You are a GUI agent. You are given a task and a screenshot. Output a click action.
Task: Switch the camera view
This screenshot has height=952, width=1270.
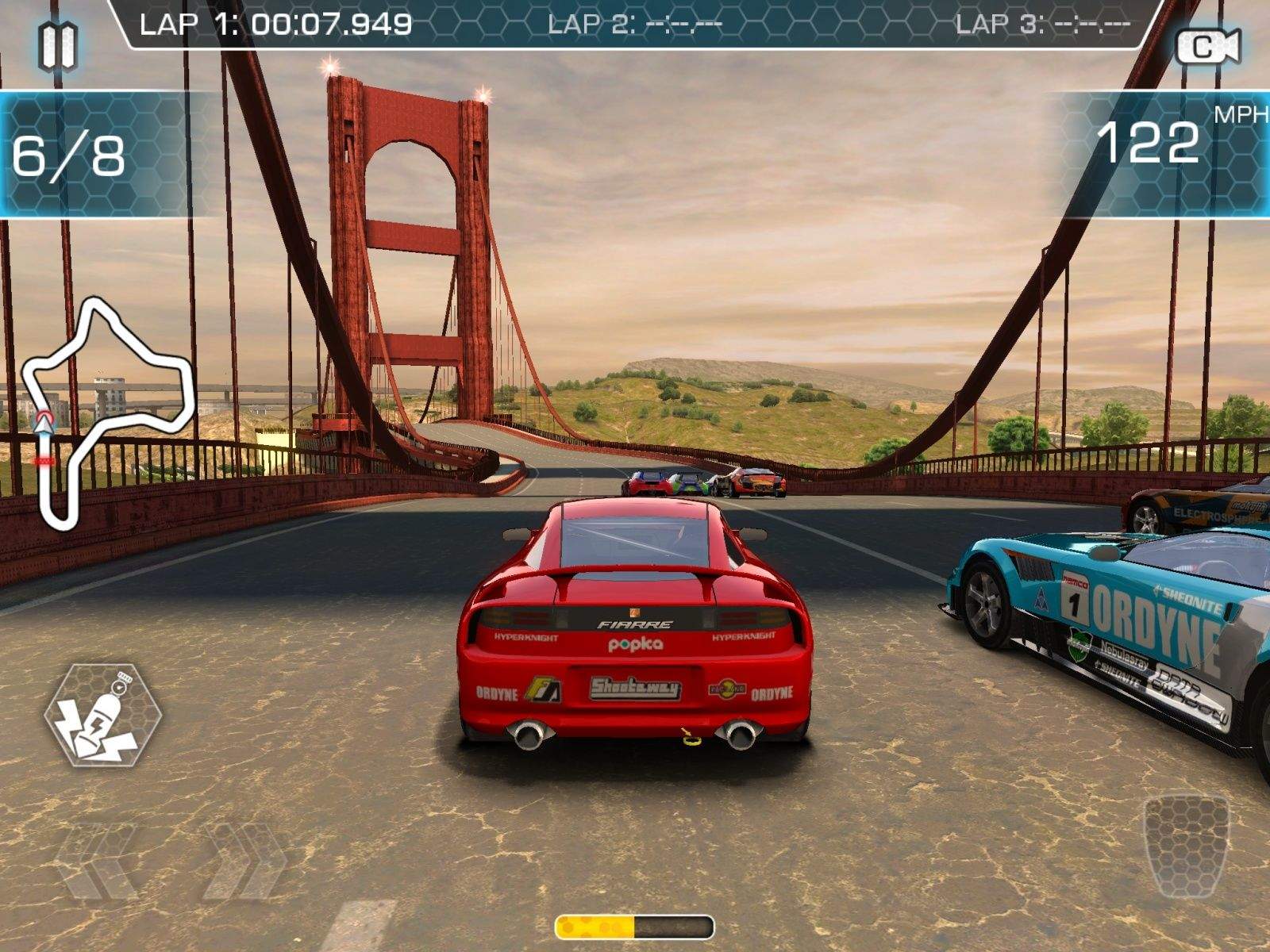click(x=1207, y=48)
